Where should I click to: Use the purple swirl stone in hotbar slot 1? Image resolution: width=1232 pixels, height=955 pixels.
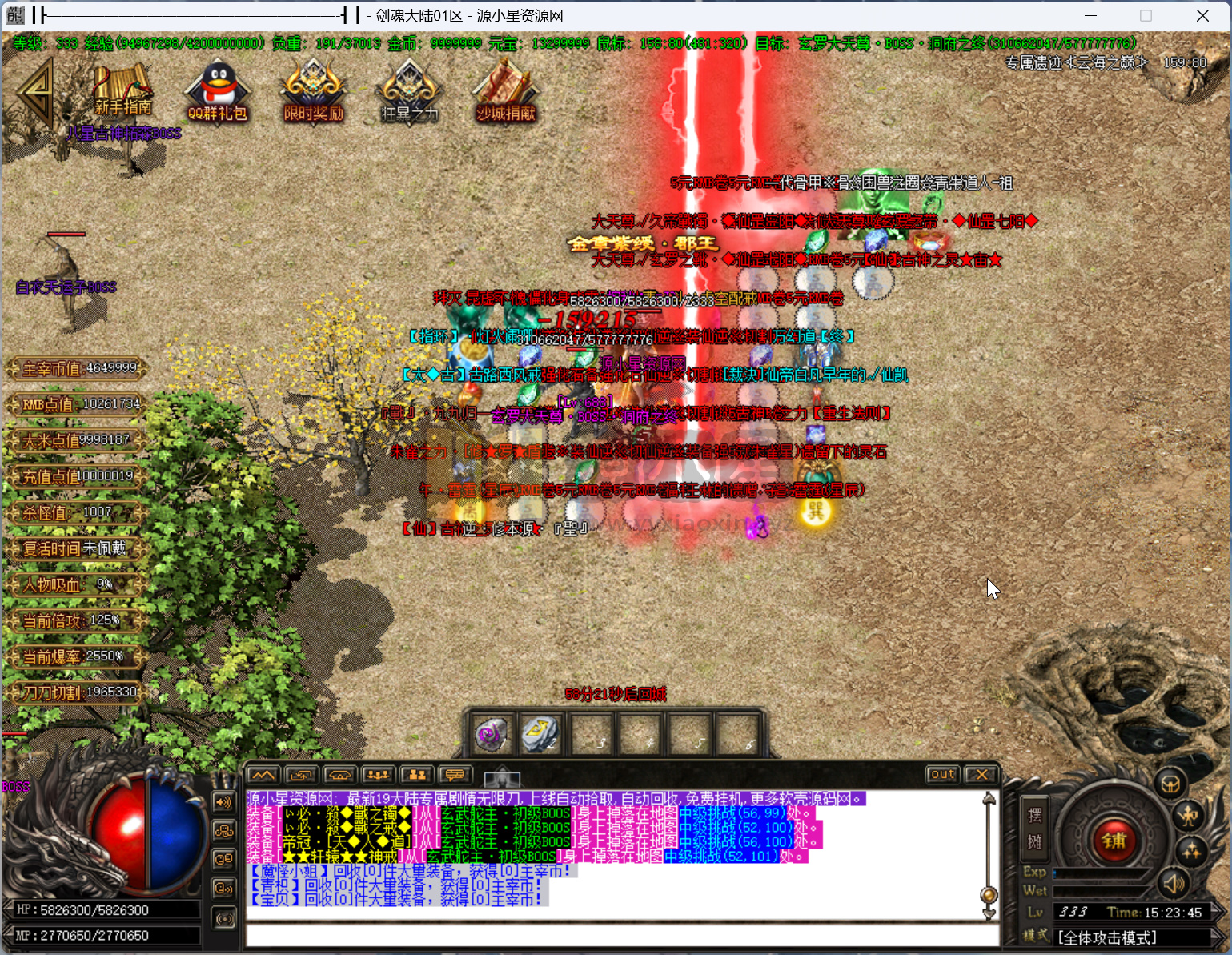(x=491, y=734)
